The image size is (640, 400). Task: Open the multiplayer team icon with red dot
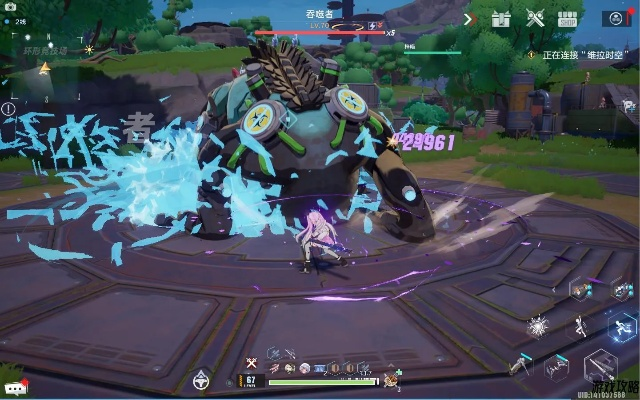click(x=616, y=18)
